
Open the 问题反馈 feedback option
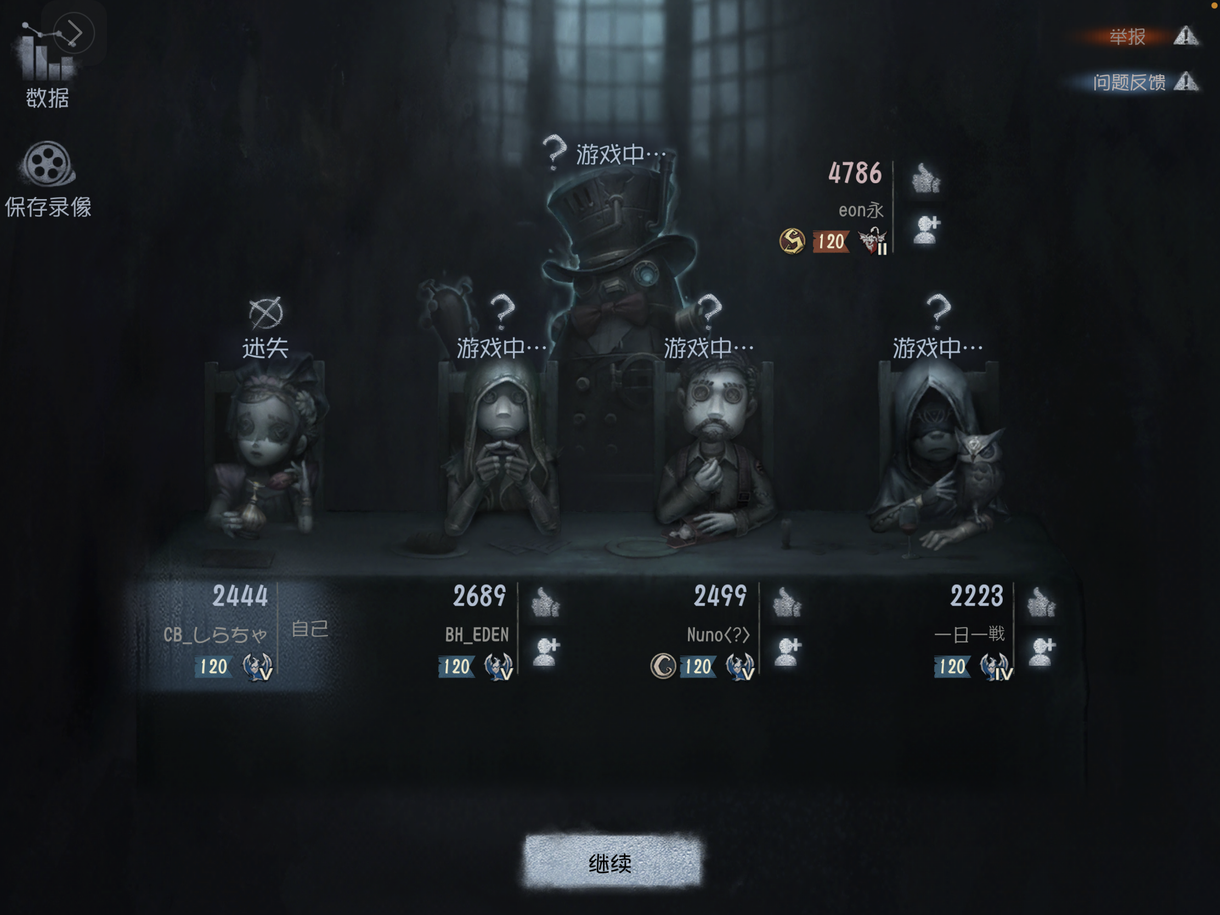tap(1140, 82)
